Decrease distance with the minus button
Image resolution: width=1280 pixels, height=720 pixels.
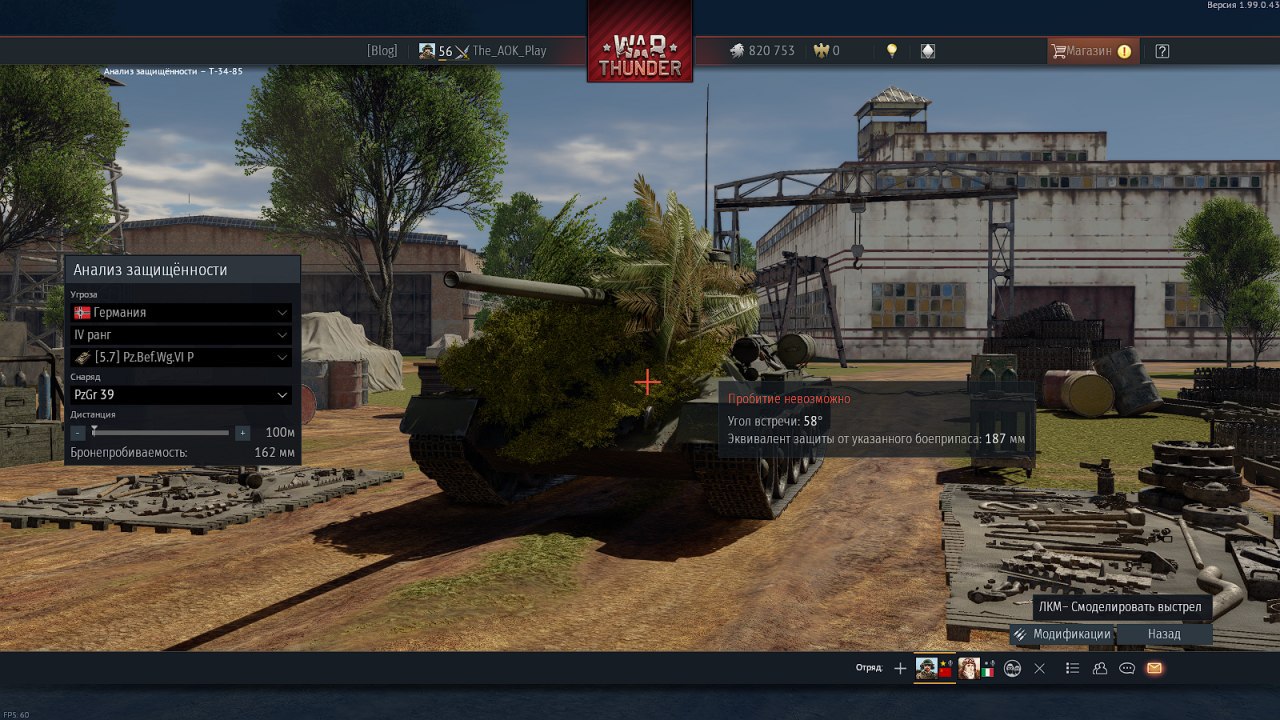[78, 433]
